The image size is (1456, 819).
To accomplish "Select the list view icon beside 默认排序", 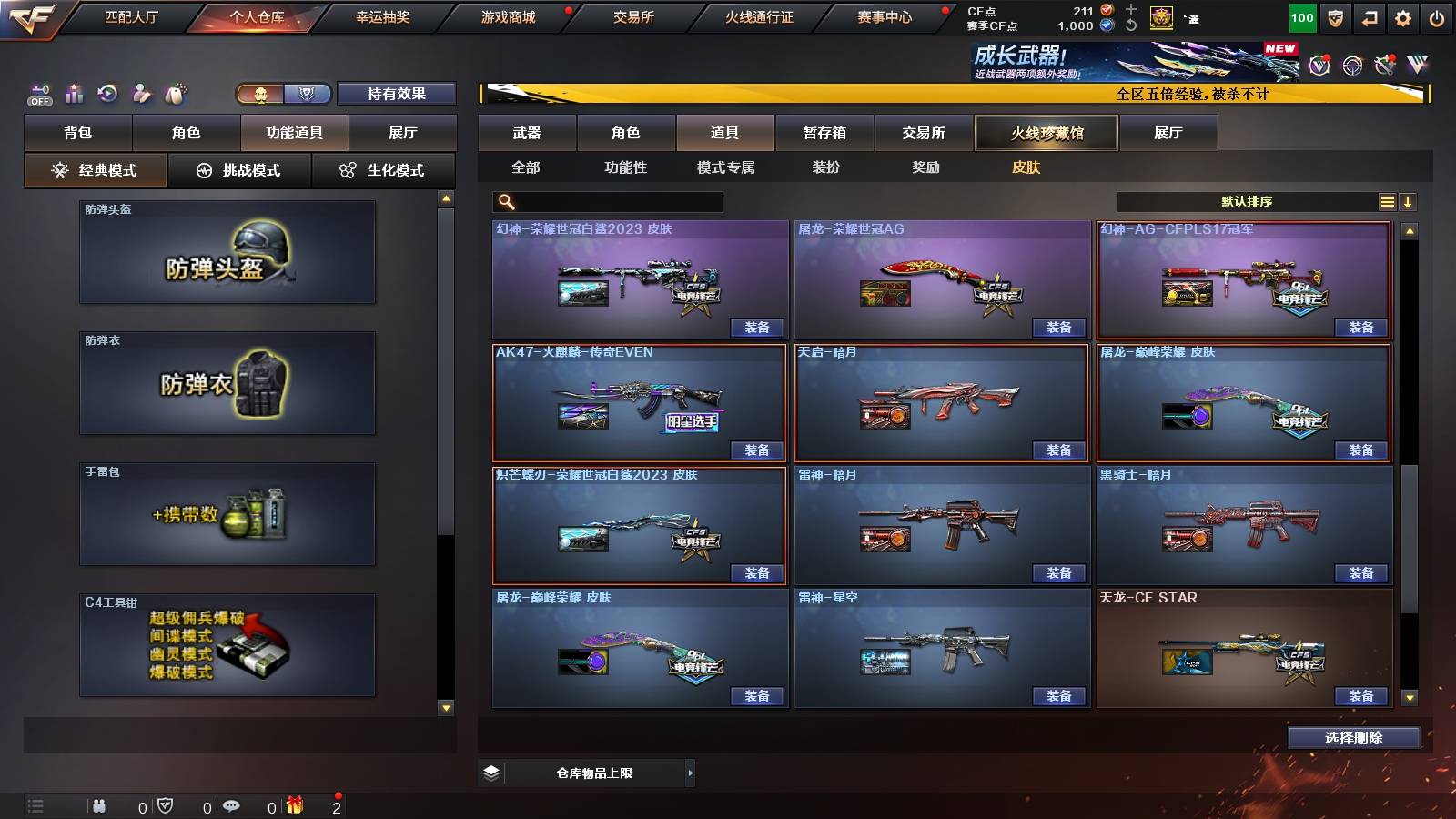I will 1387,201.
